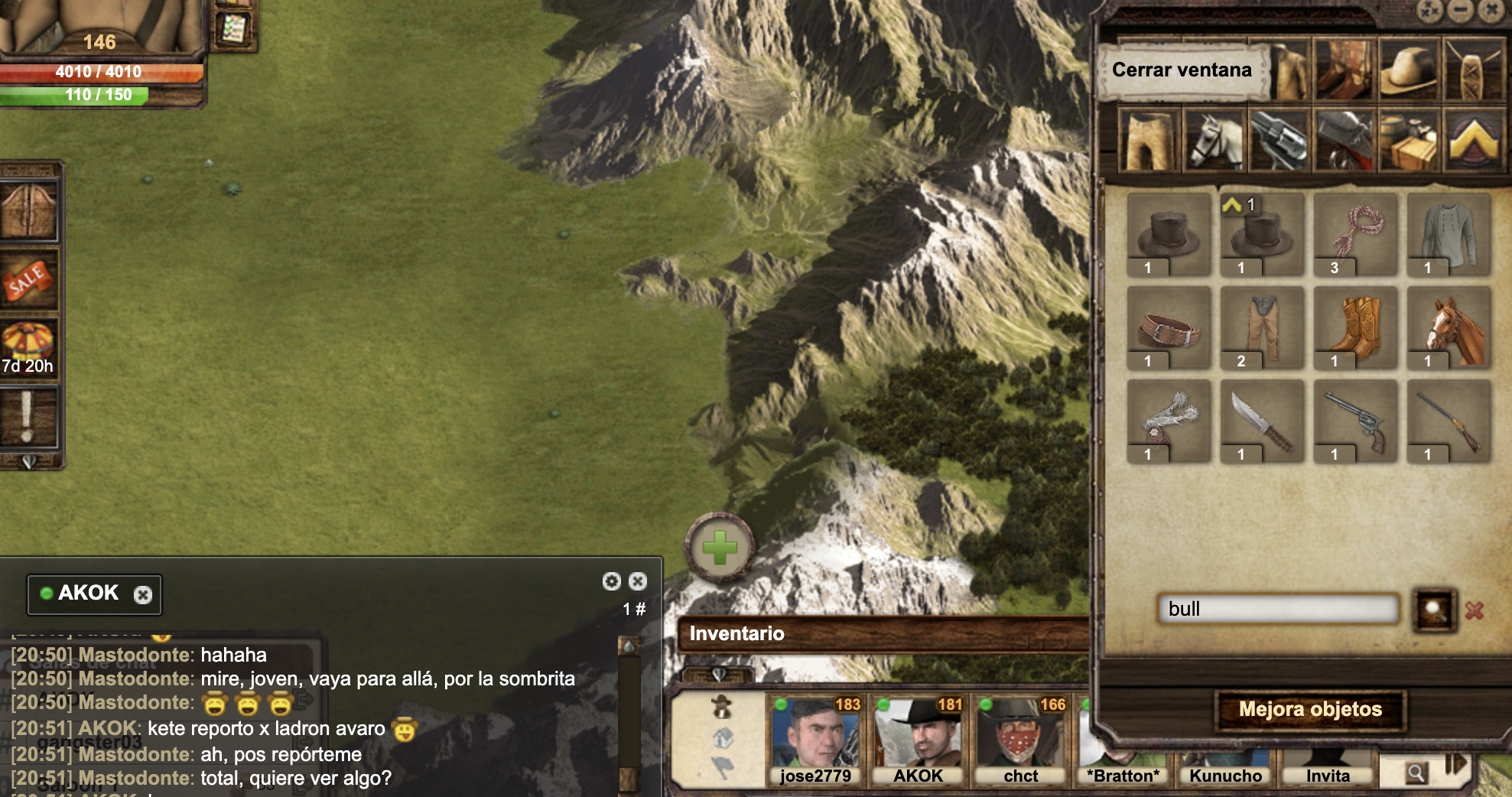Close the inventory window with X button
The height and width of the screenshot is (797, 1512).
(1491, 10)
